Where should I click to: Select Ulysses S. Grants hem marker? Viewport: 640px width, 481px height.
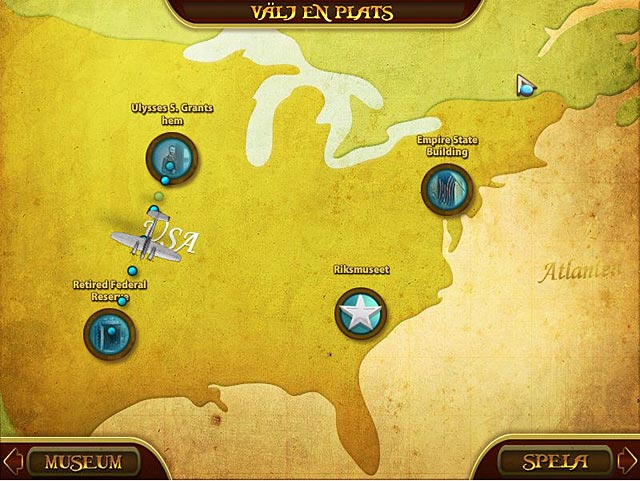[171, 157]
